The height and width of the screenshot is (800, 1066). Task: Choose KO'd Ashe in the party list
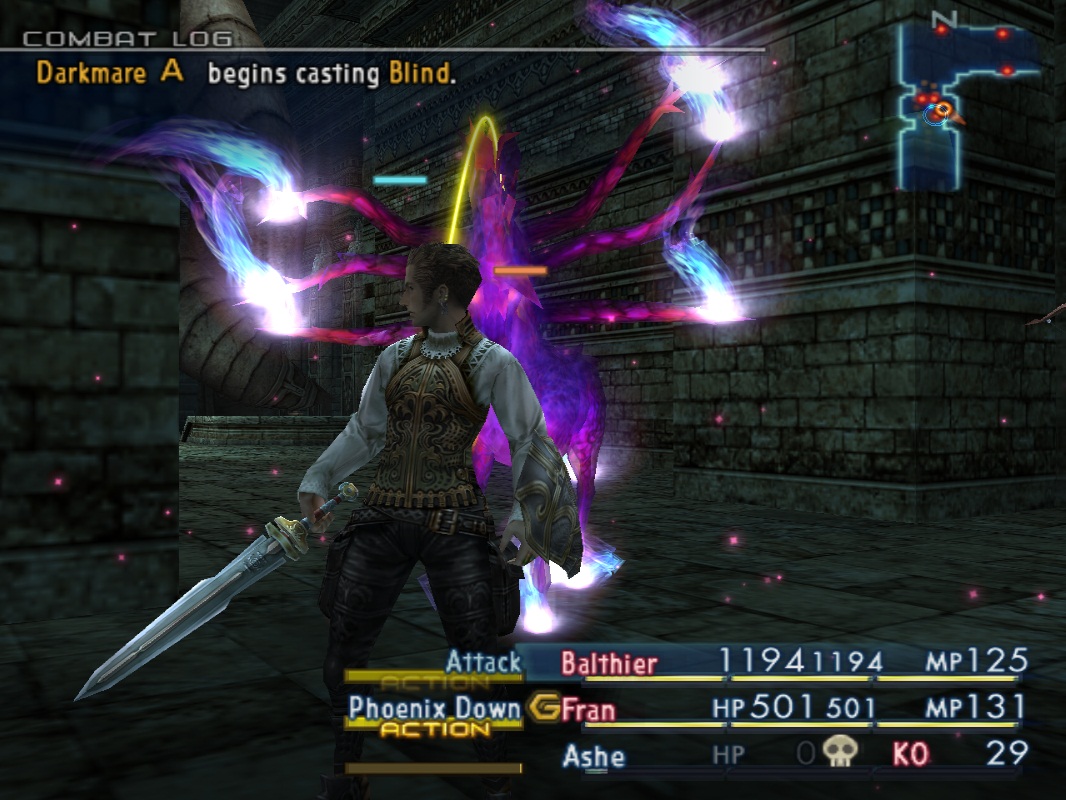tap(594, 755)
